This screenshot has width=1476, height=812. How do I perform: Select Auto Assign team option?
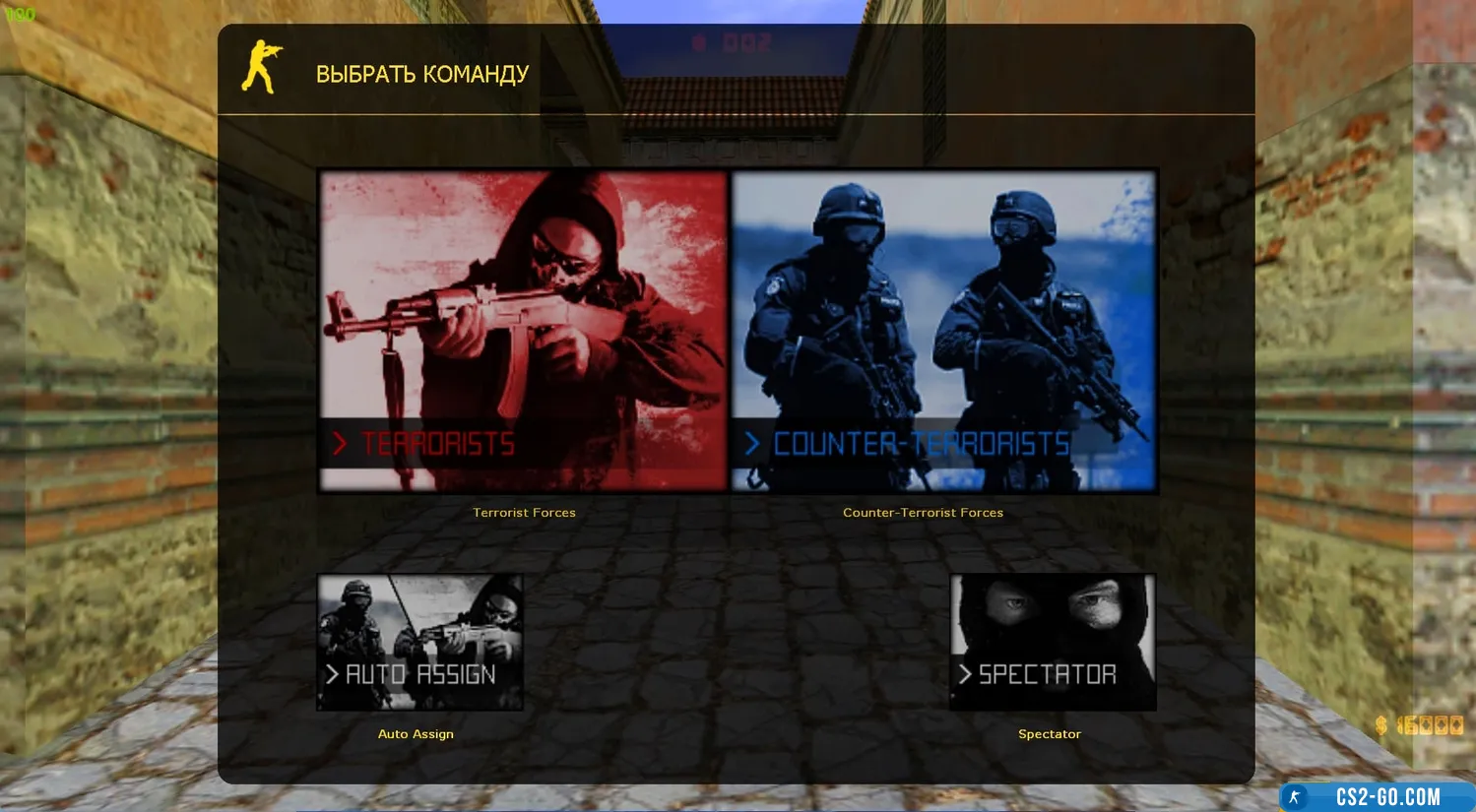419,642
